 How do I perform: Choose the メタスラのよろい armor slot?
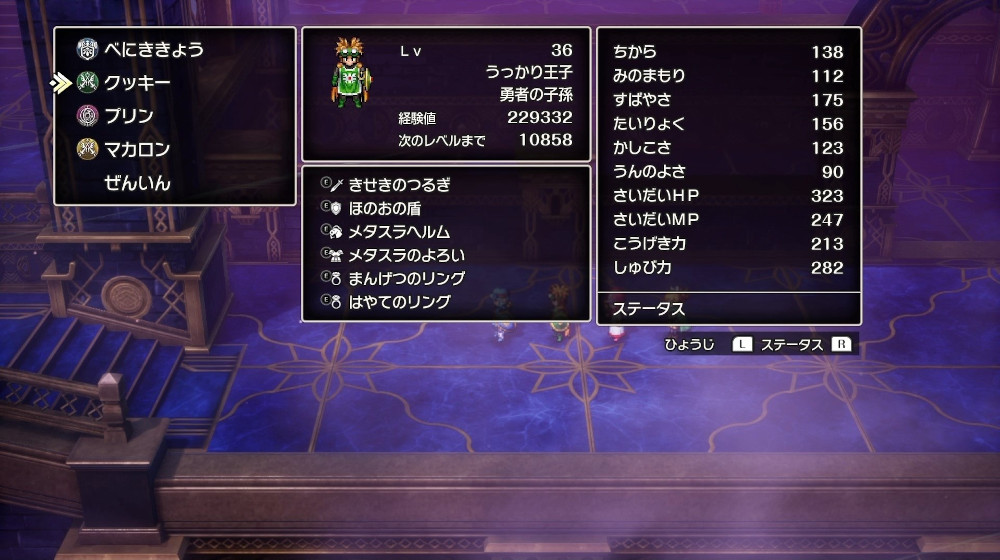(405, 255)
